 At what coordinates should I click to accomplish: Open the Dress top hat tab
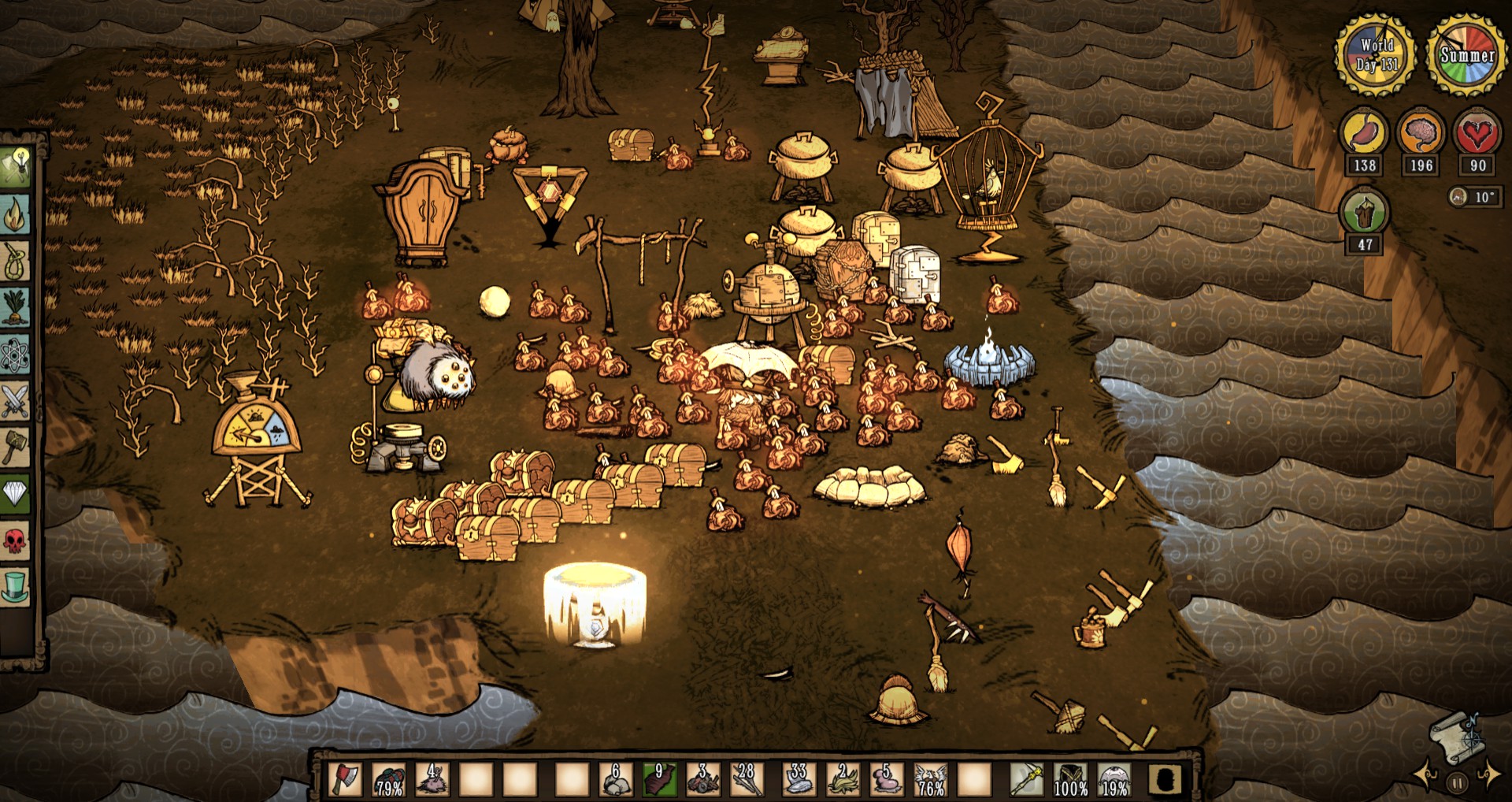[16, 588]
